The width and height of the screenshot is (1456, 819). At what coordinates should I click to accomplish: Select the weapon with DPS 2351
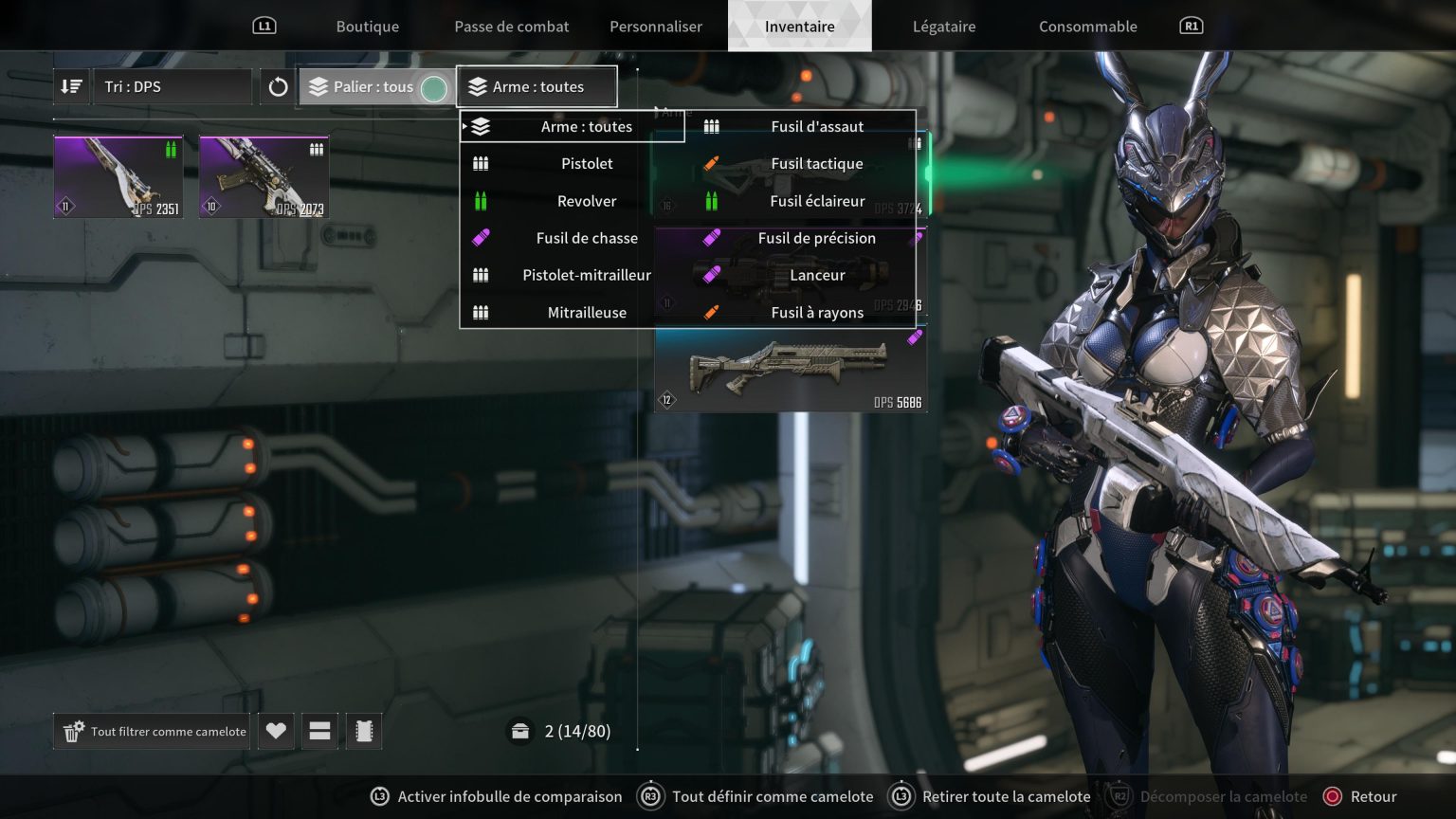118,177
